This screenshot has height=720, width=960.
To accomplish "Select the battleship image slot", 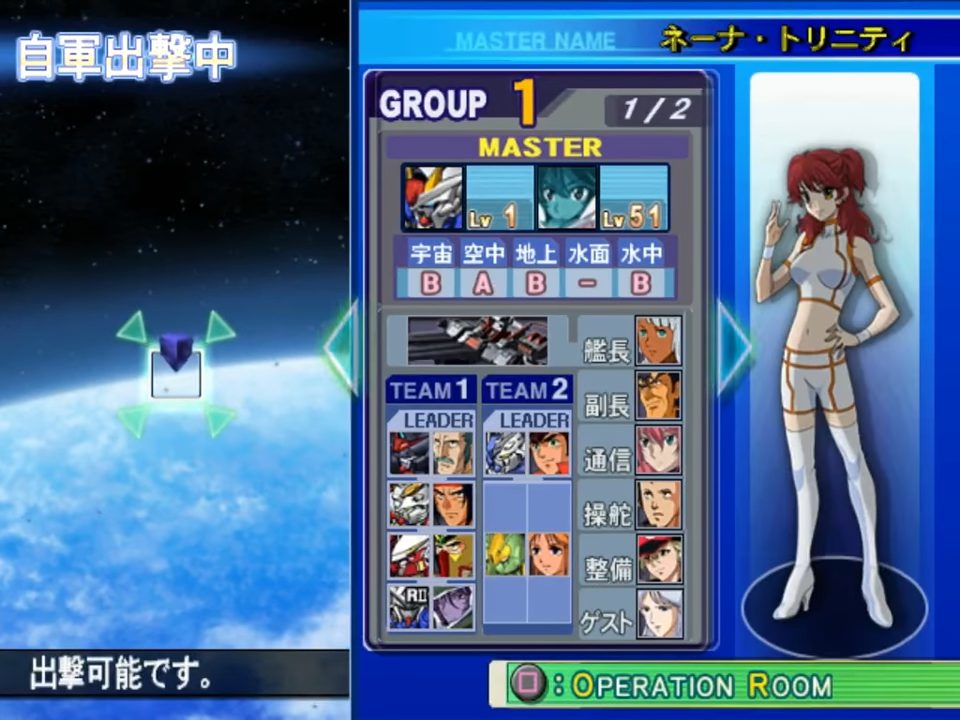I will 478,341.
